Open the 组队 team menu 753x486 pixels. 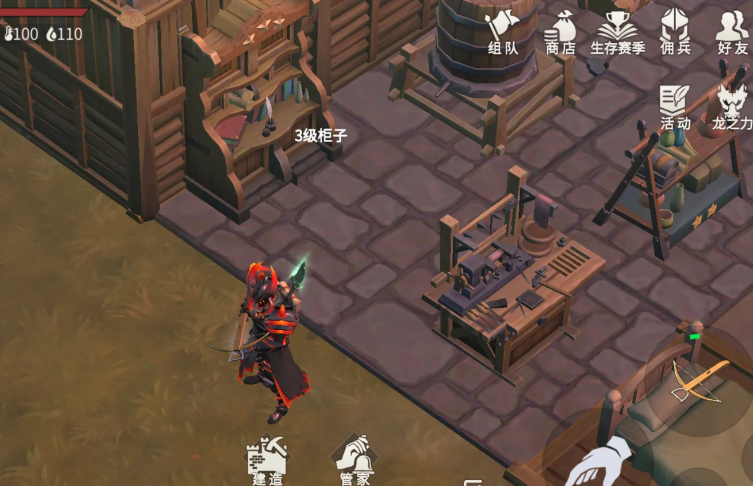[x=502, y=30]
